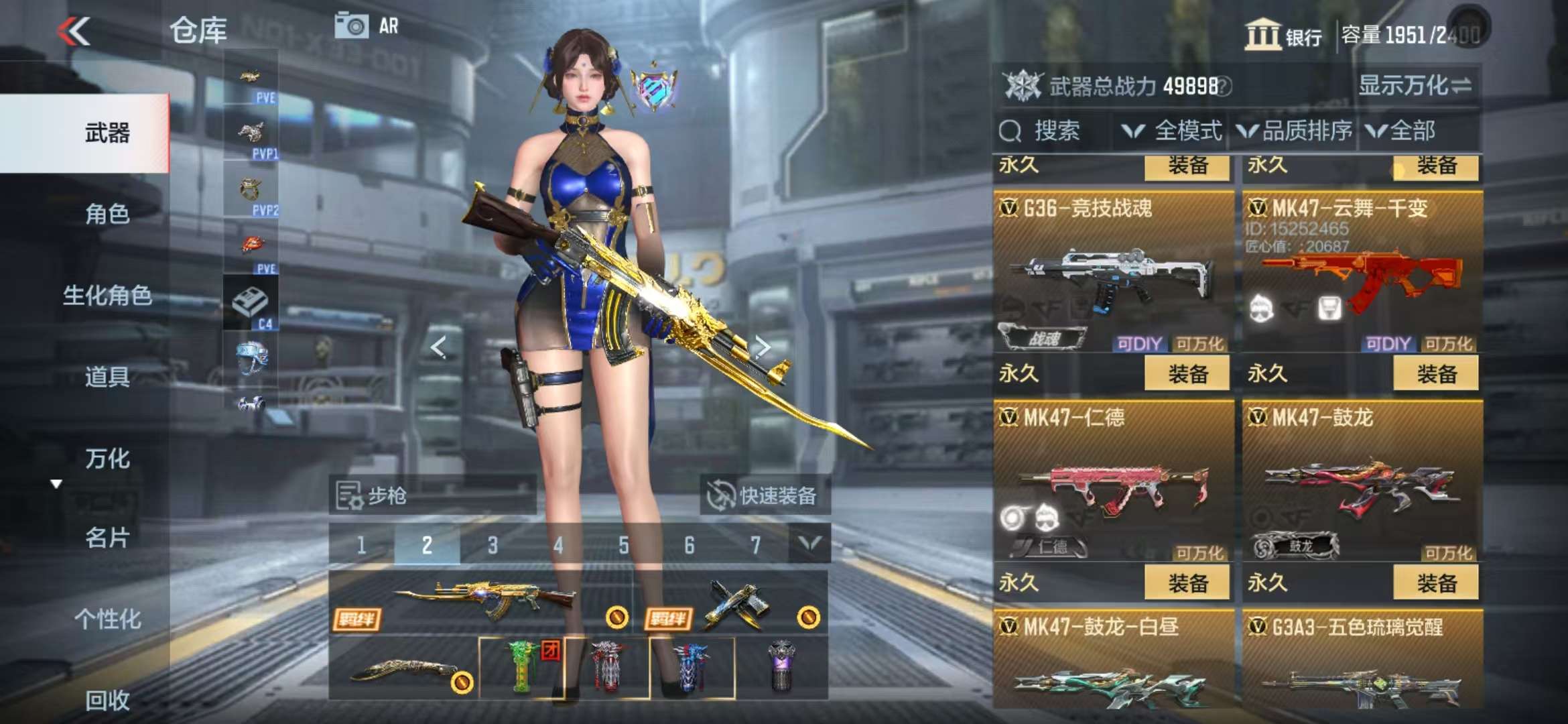Screen dimensions: 1568x724
Task: Open the 名片 name card tab
Action: 107,538
